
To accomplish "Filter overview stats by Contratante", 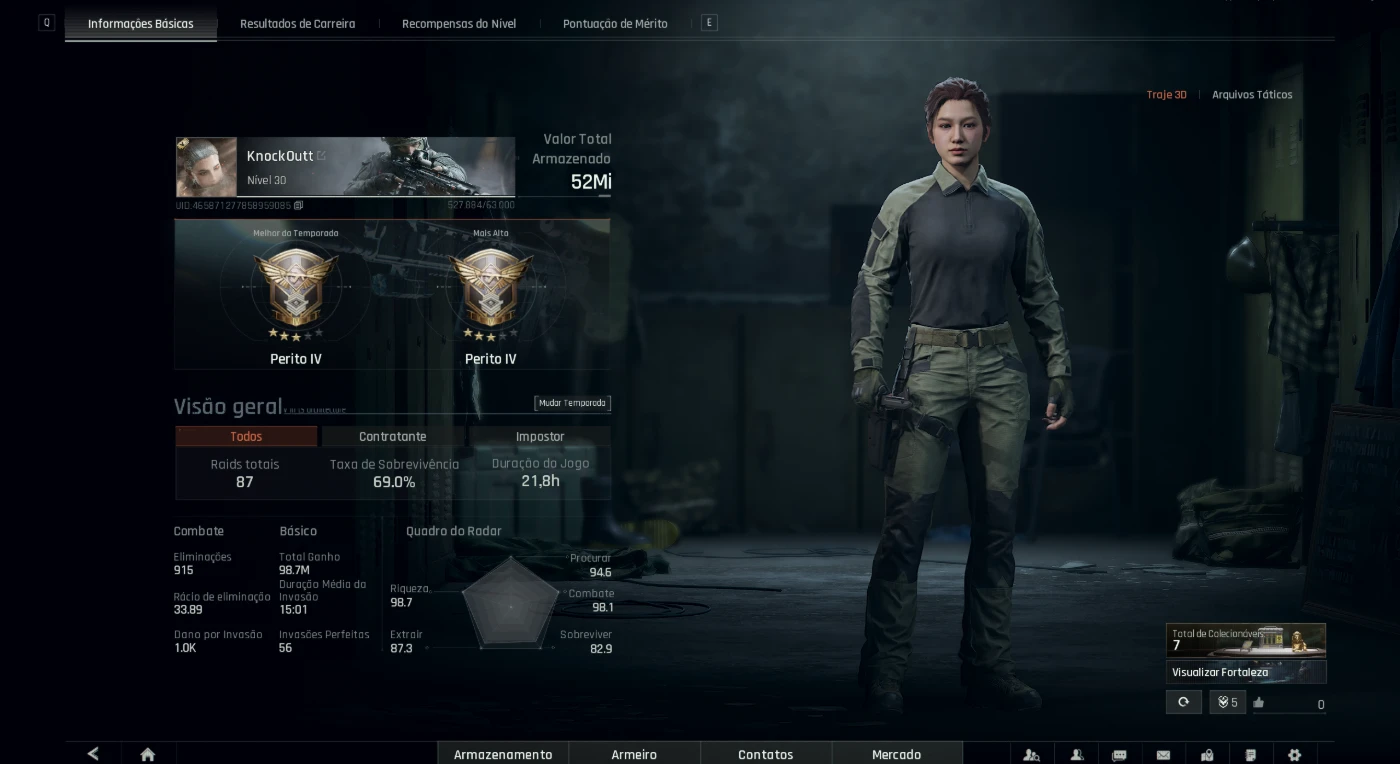I will point(392,437).
